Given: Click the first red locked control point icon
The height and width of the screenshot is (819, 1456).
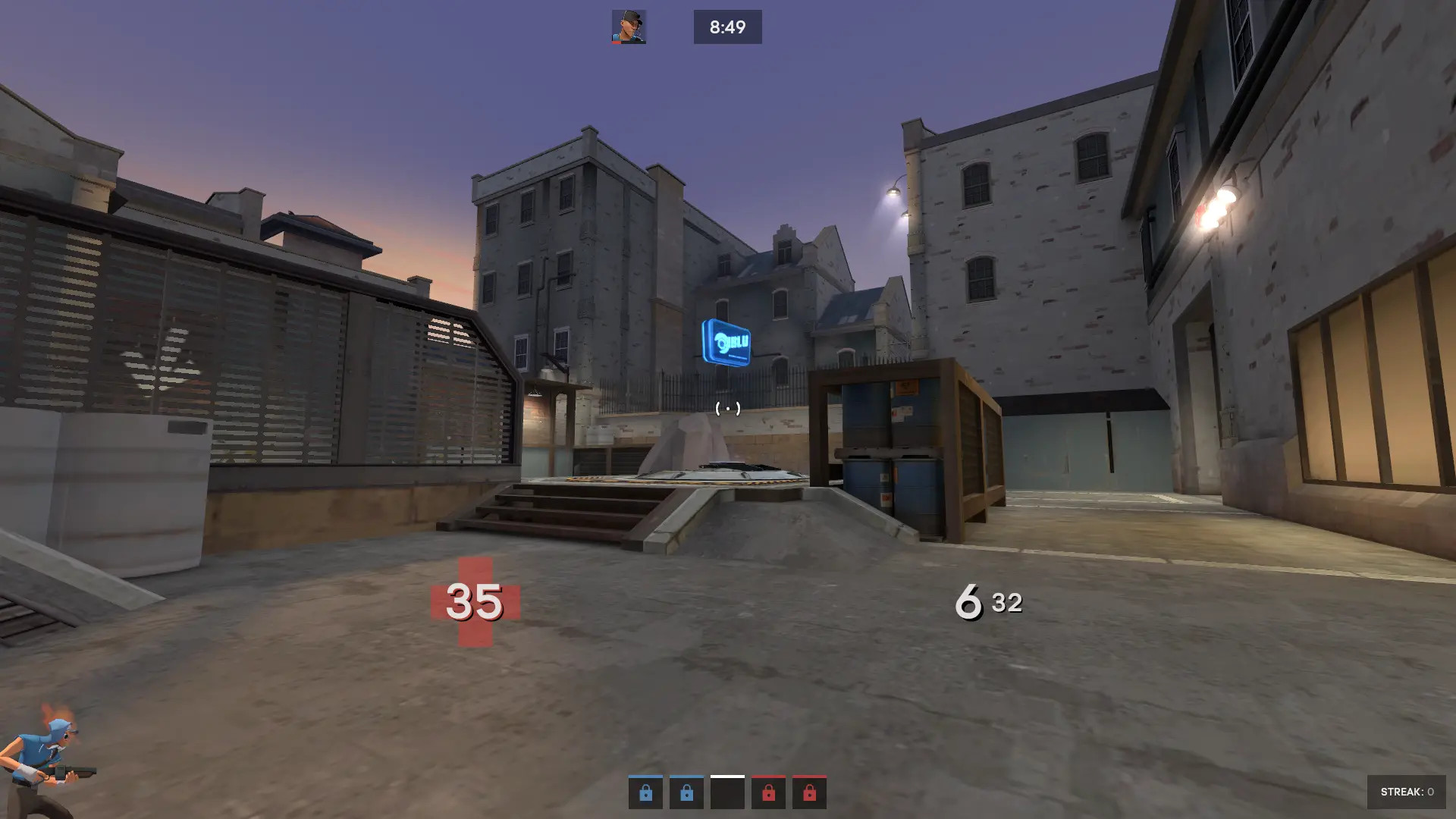Looking at the screenshot, I should tap(768, 793).
